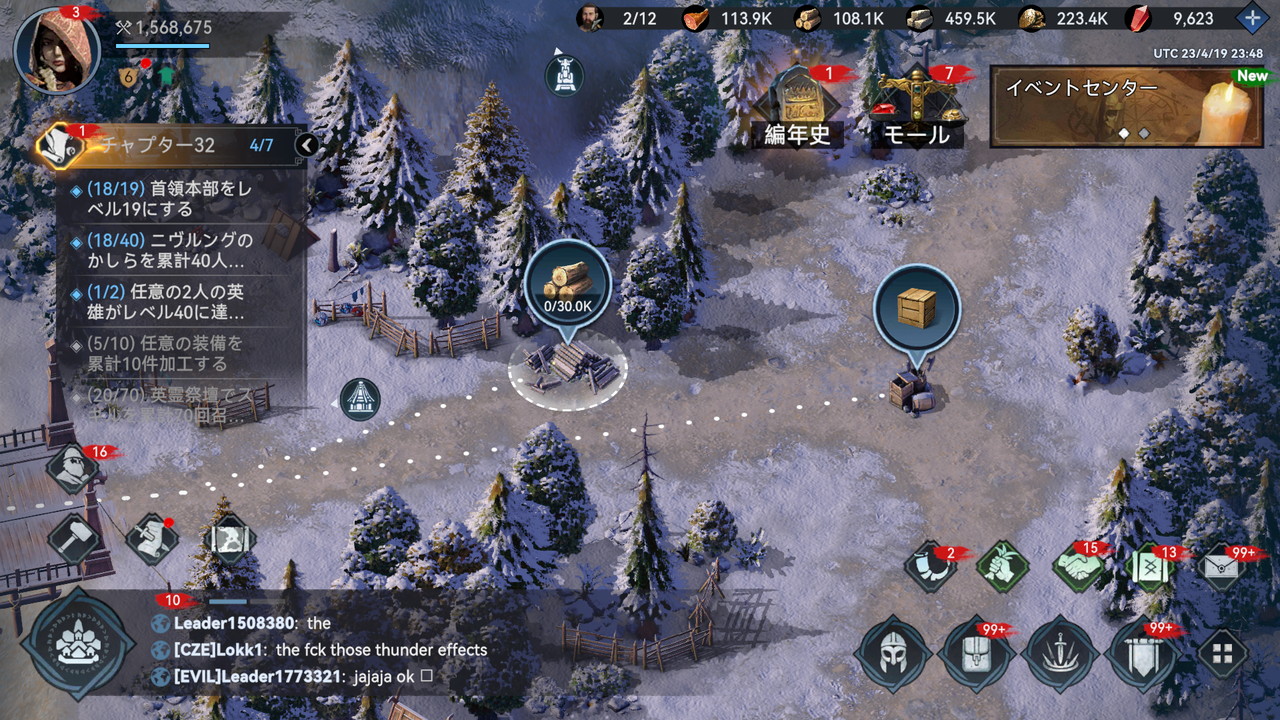The width and height of the screenshot is (1280, 720).
Task: Collect the lumber 0/30.0K bubble
Action: coord(567,285)
